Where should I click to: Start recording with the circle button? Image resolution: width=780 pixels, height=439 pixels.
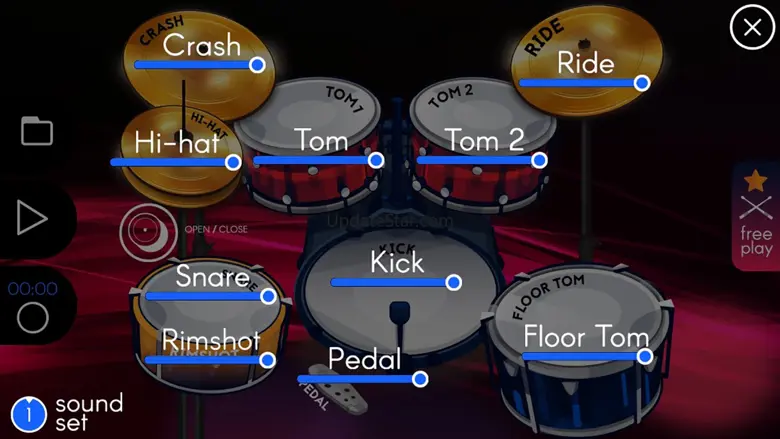[x=33, y=318]
